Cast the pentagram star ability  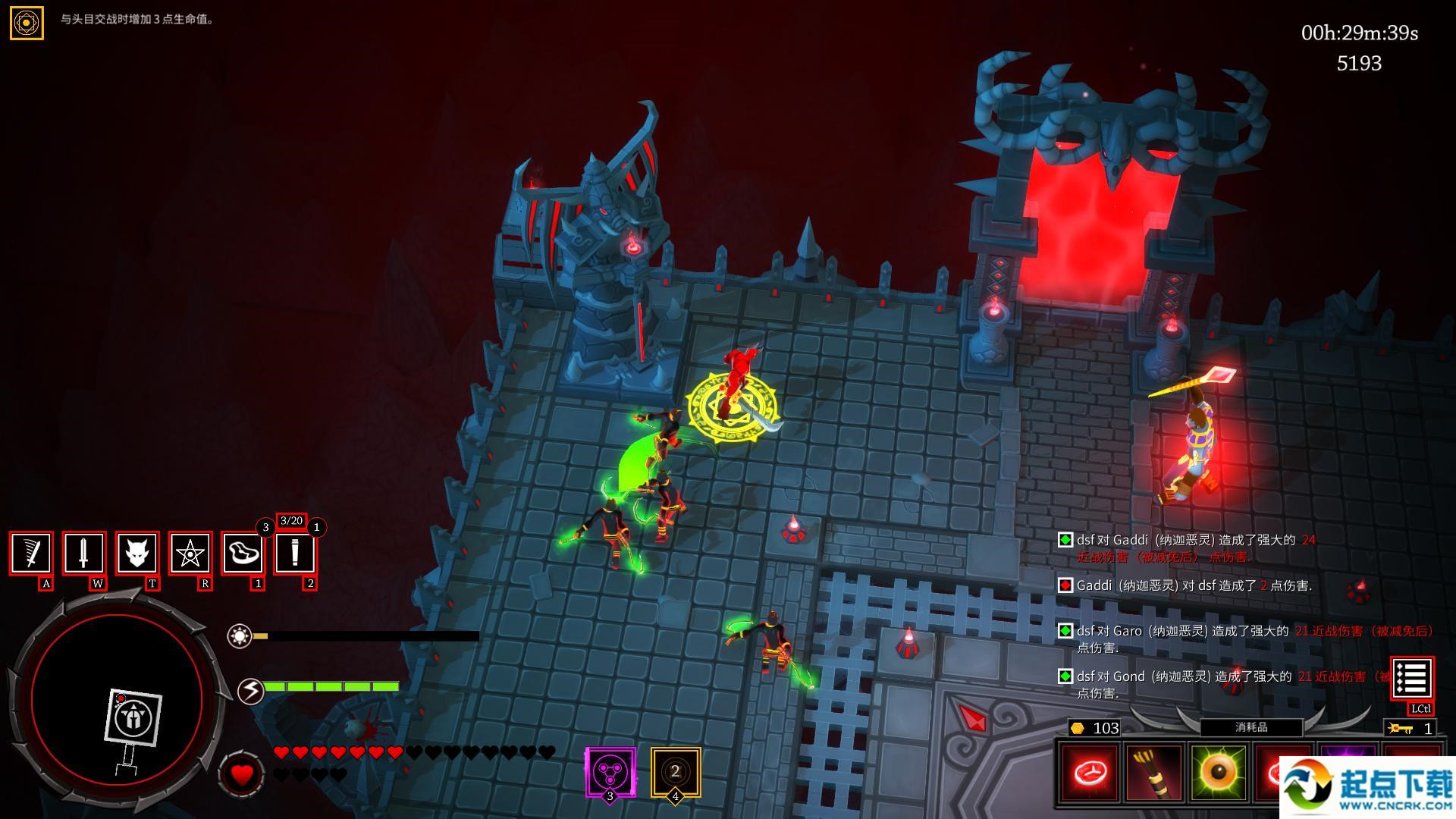coord(190,553)
